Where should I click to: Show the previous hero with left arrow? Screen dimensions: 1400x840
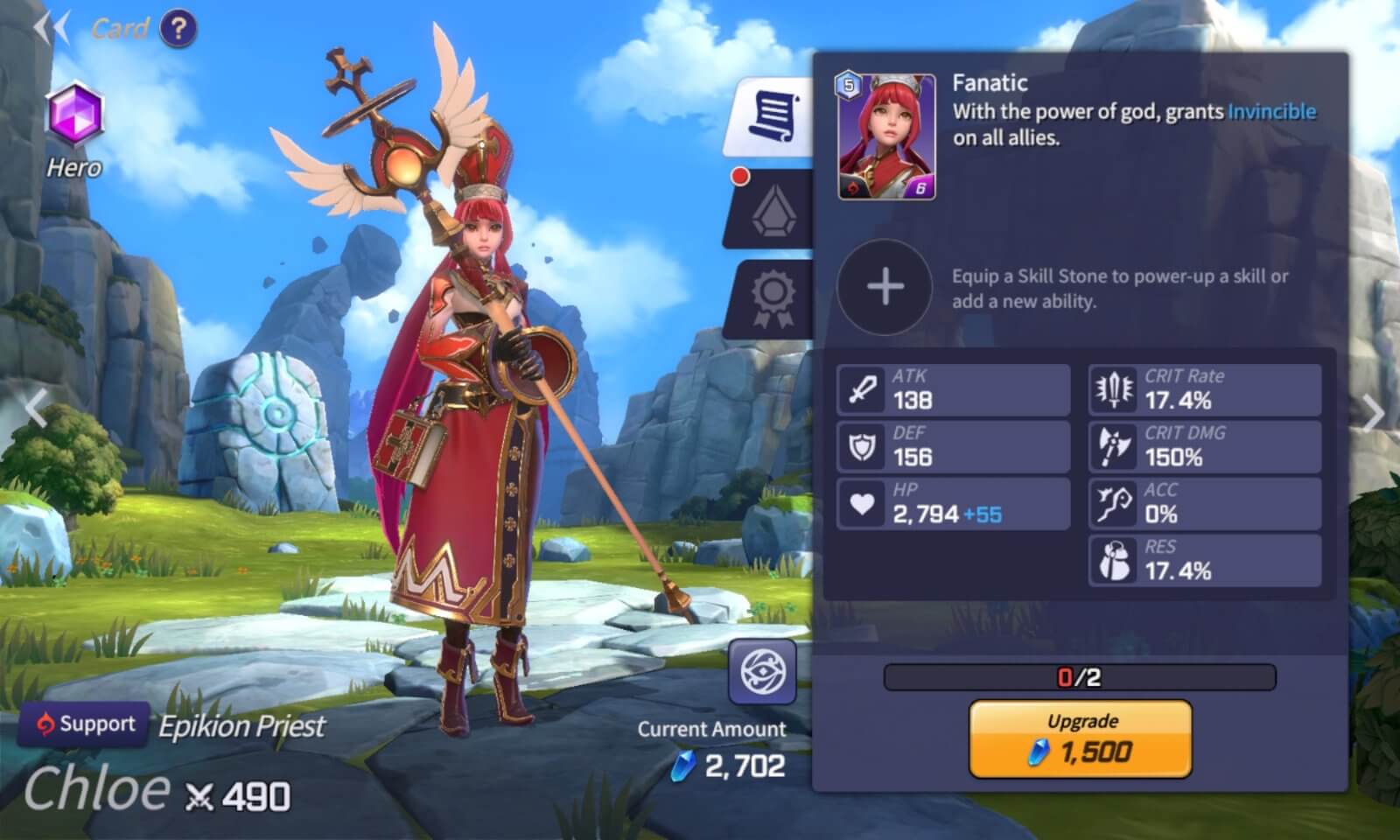[35, 409]
